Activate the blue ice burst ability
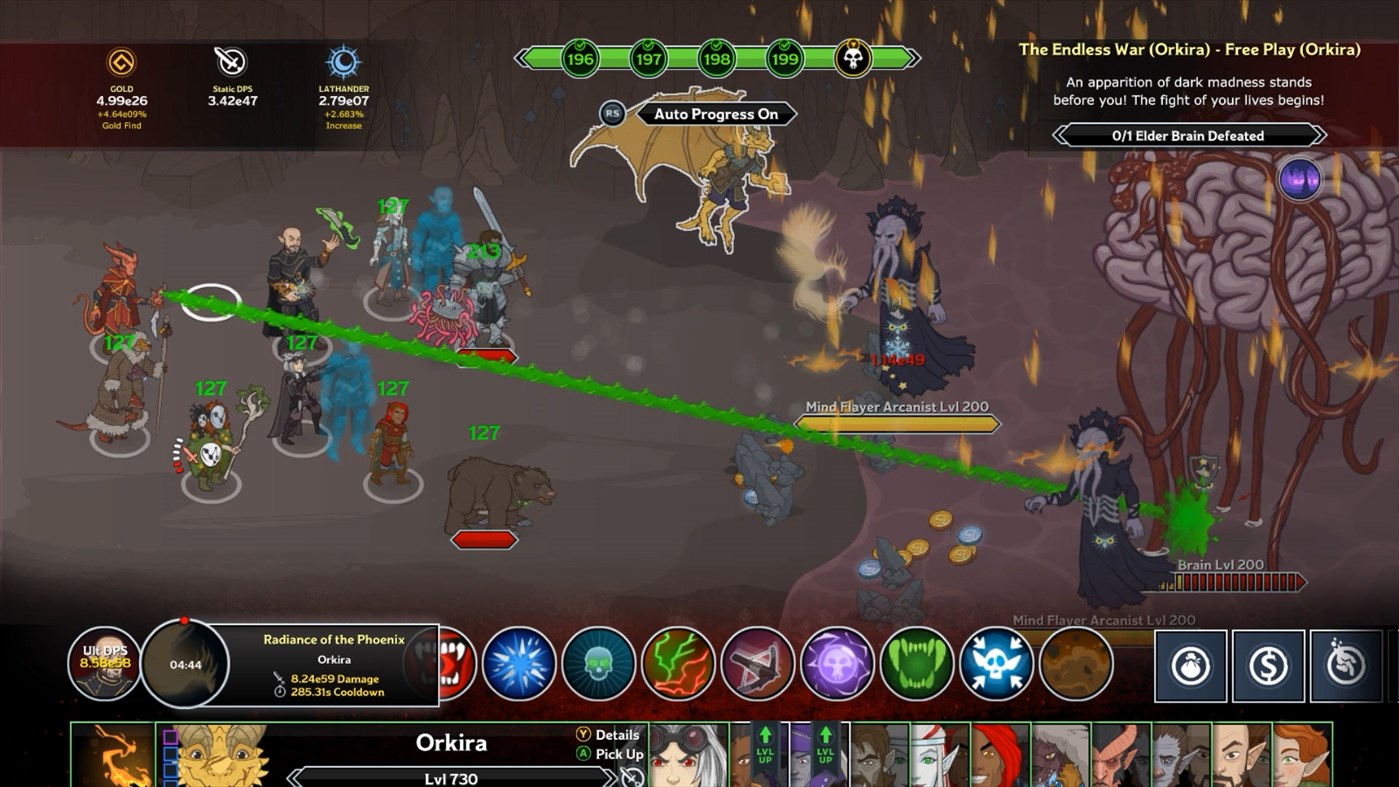The width and height of the screenshot is (1399, 787). [x=517, y=662]
